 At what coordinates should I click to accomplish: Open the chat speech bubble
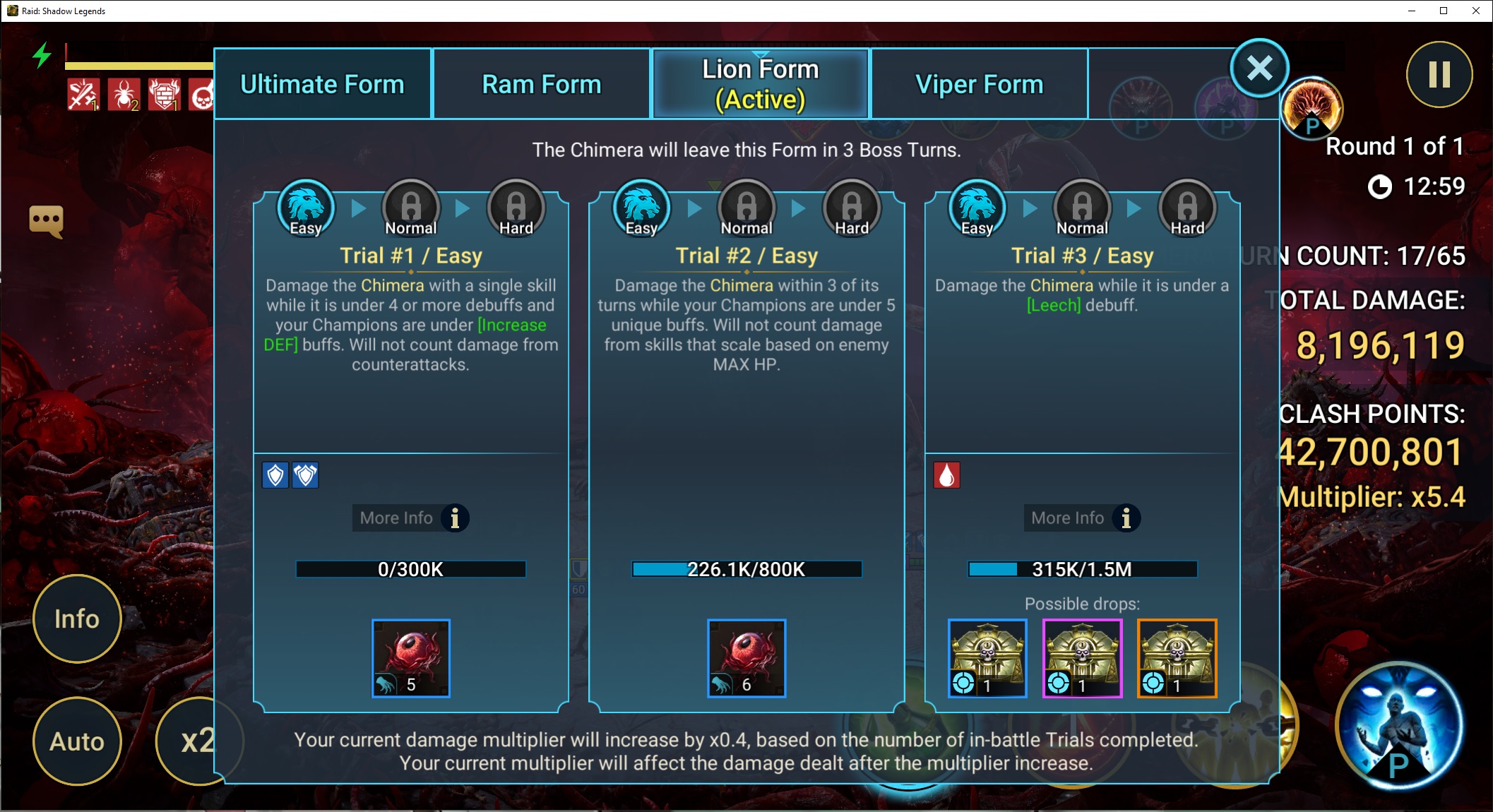coord(46,221)
